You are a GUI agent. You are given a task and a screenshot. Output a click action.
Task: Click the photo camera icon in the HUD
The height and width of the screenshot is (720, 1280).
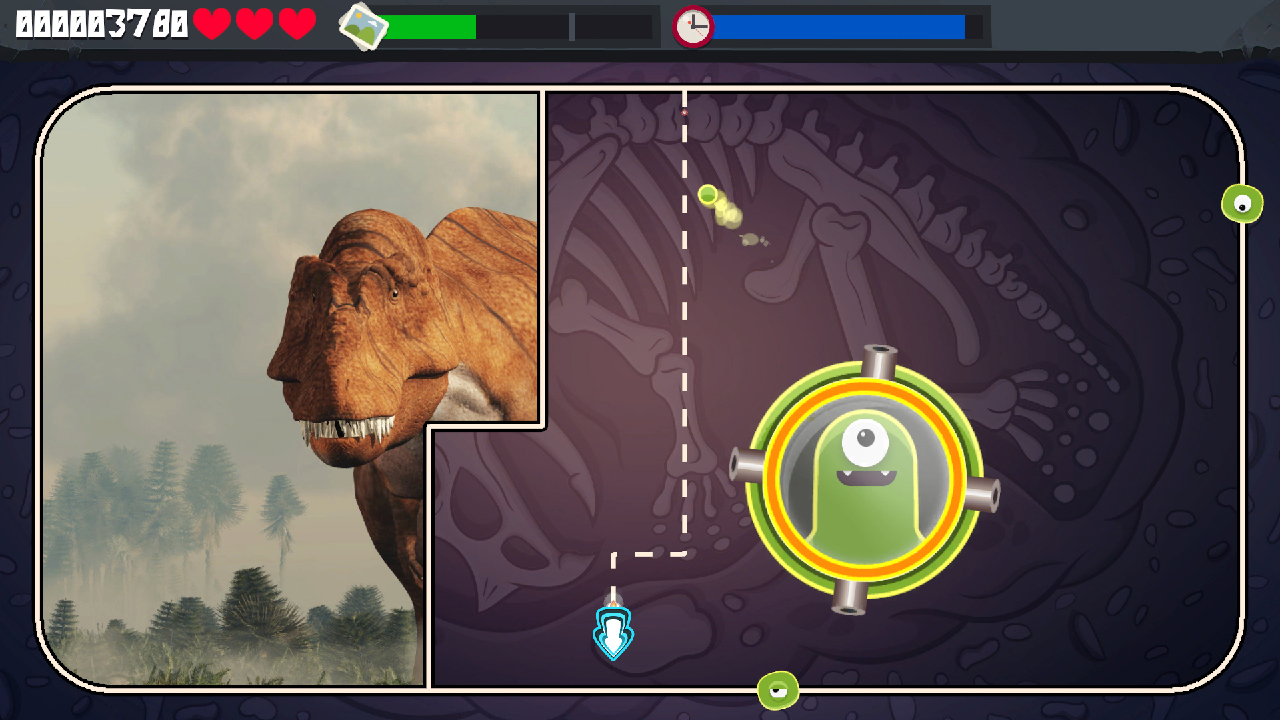(x=362, y=26)
